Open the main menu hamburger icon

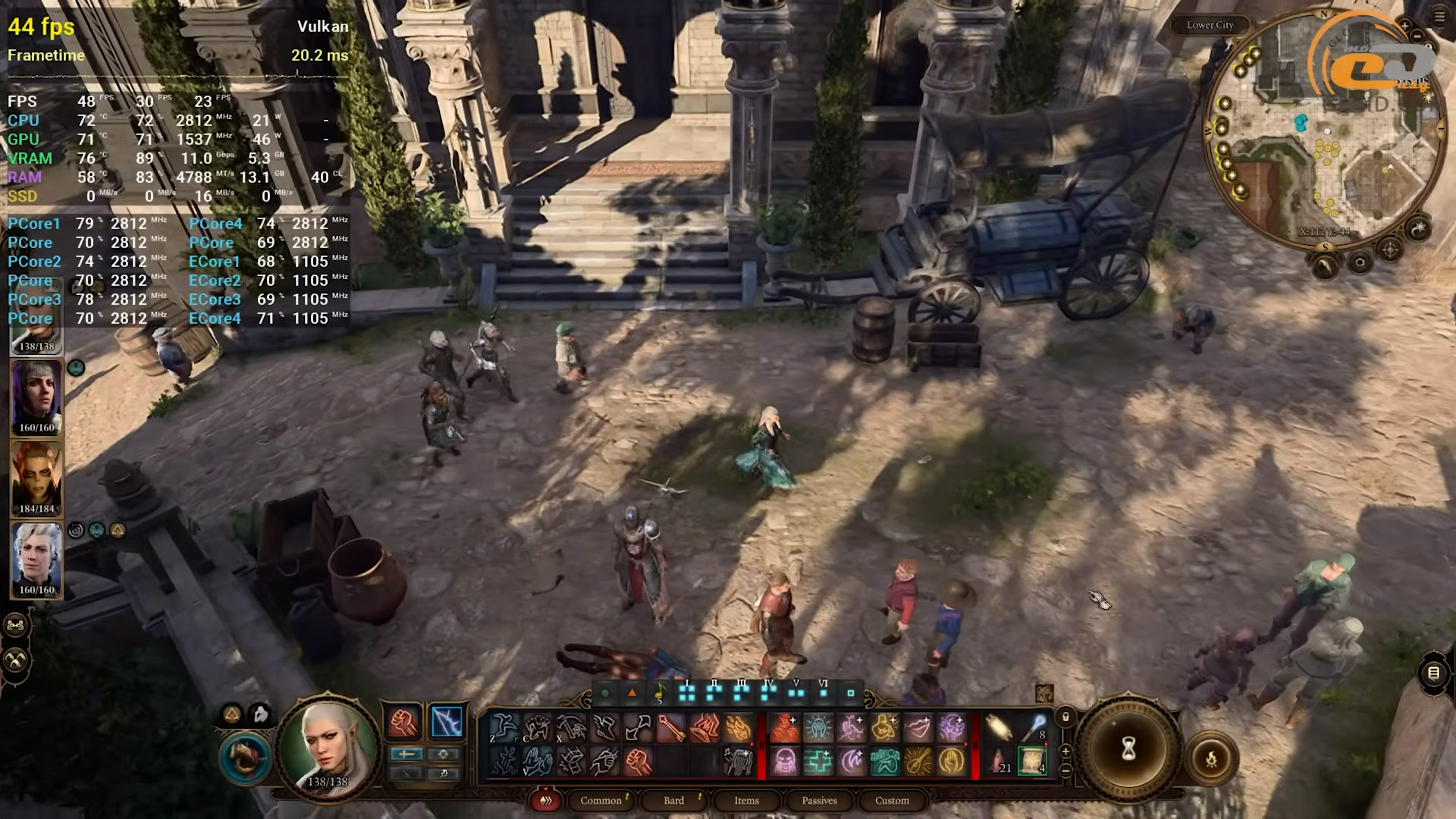[1439, 17]
